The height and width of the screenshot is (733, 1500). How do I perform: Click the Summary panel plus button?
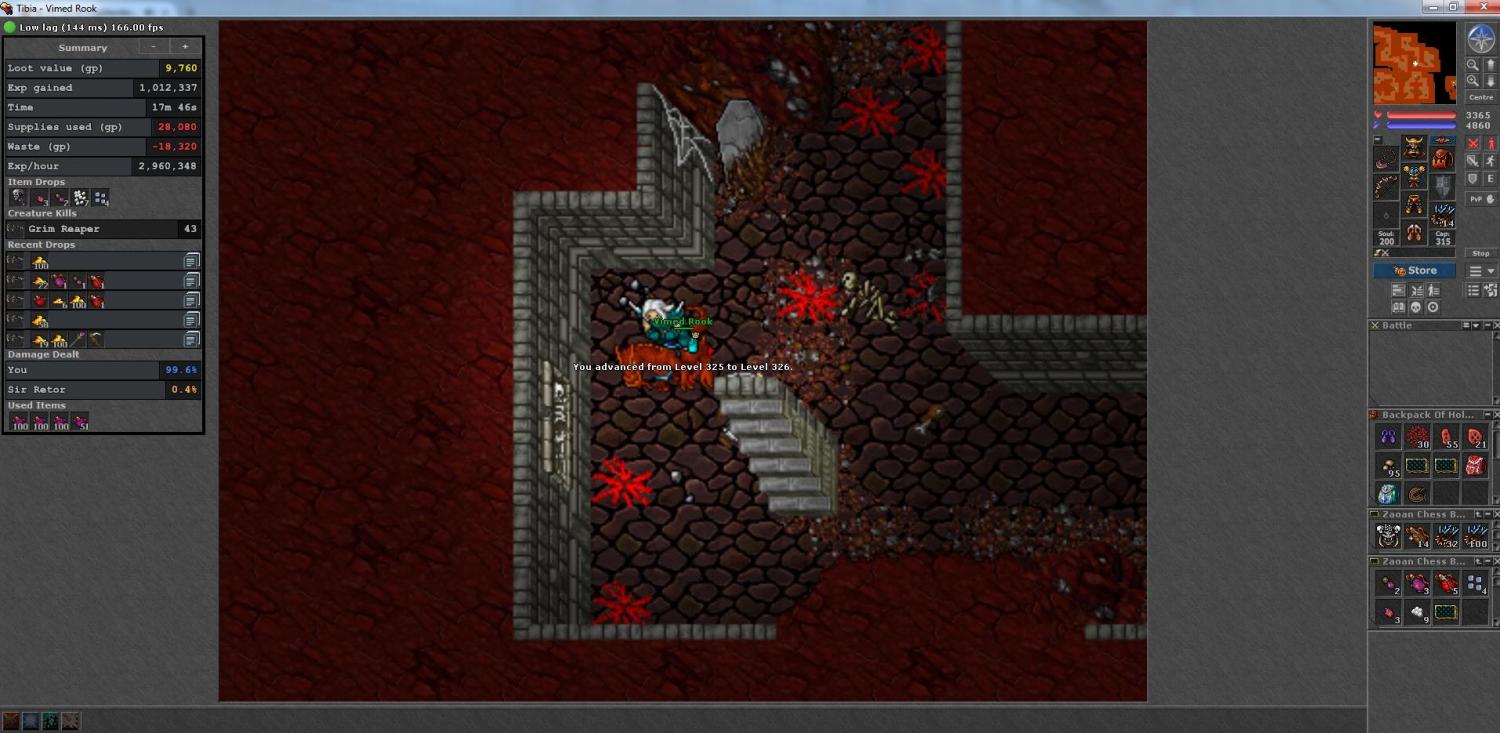point(185,47)
